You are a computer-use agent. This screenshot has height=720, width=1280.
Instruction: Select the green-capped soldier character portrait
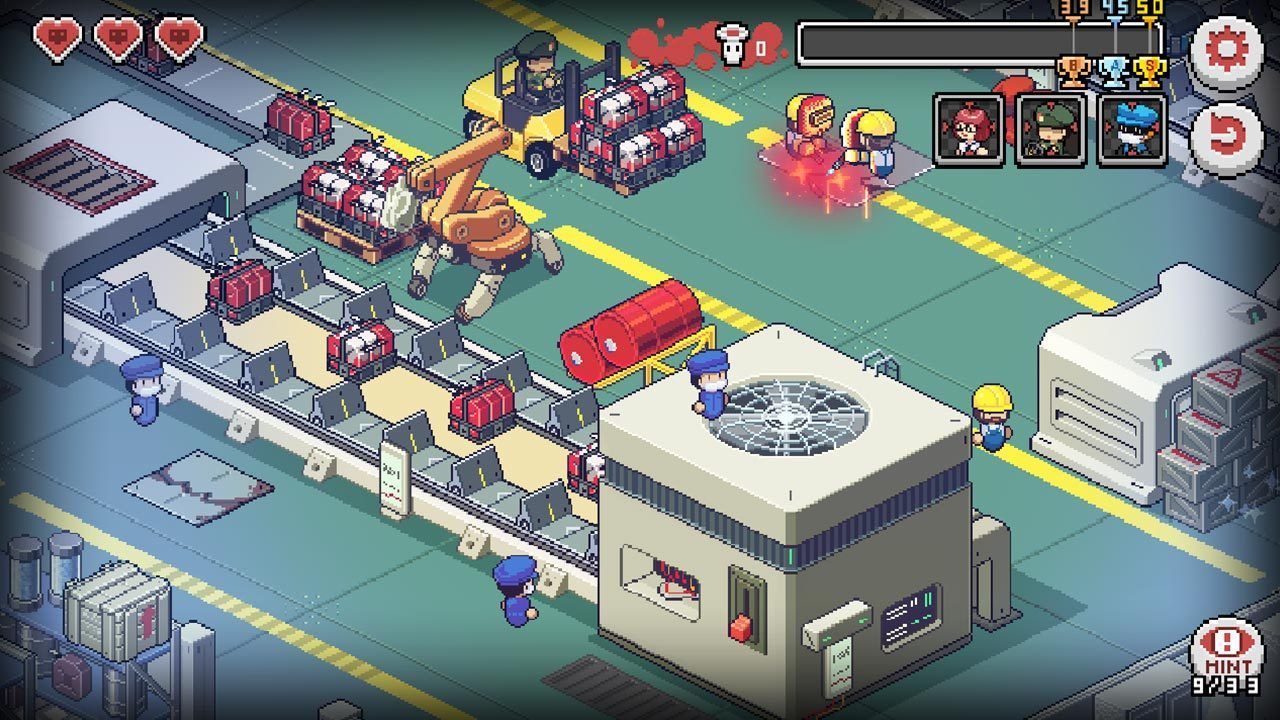(x=1049, y=132)
